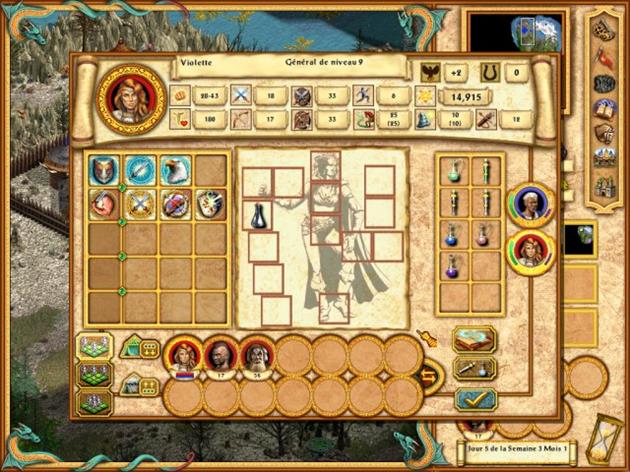Choose the eagle head skill icon
The height and width of the screenshot is (472, 630).
click(175, 169)
